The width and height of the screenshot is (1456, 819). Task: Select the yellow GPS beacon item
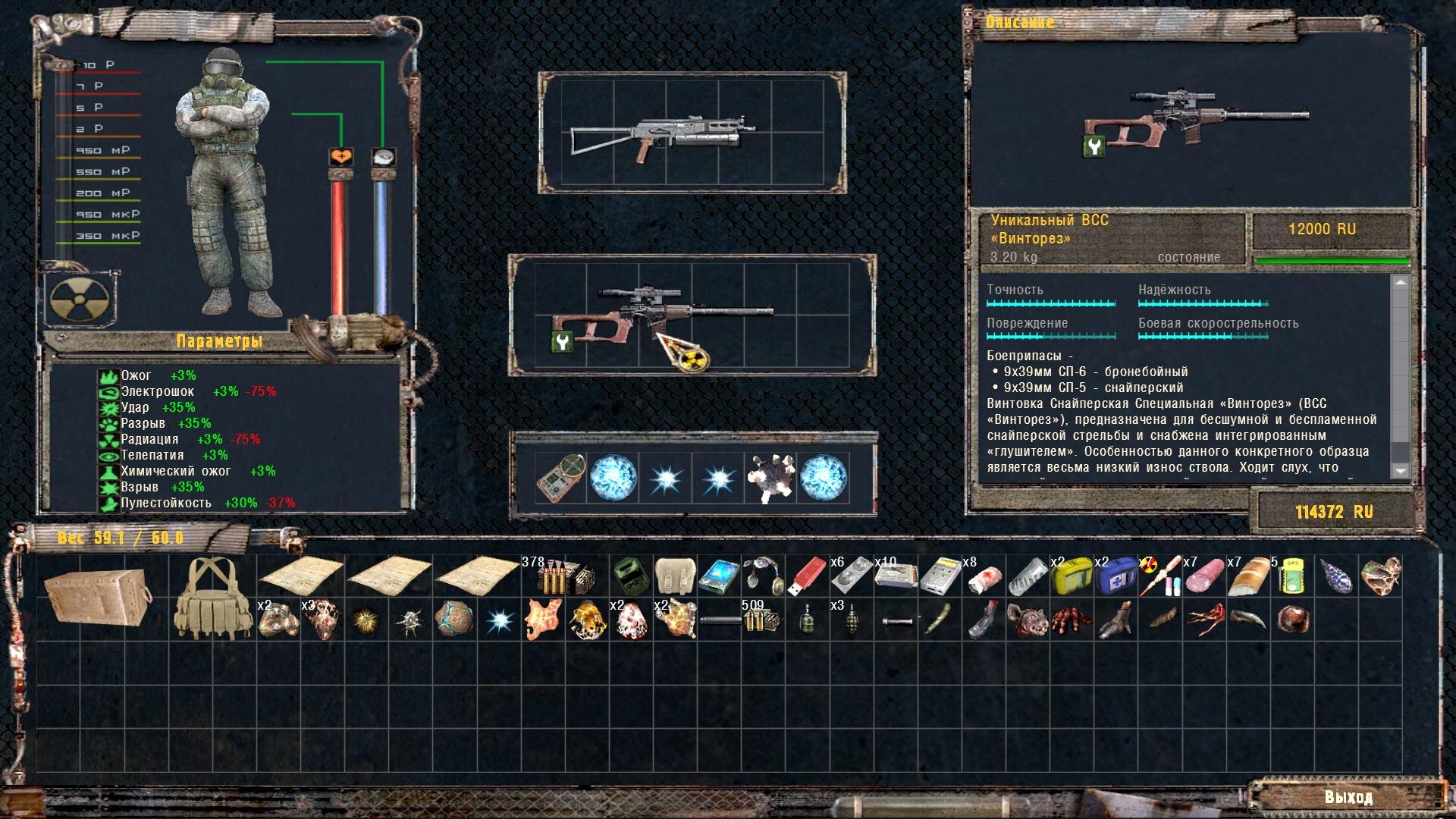1291,578
